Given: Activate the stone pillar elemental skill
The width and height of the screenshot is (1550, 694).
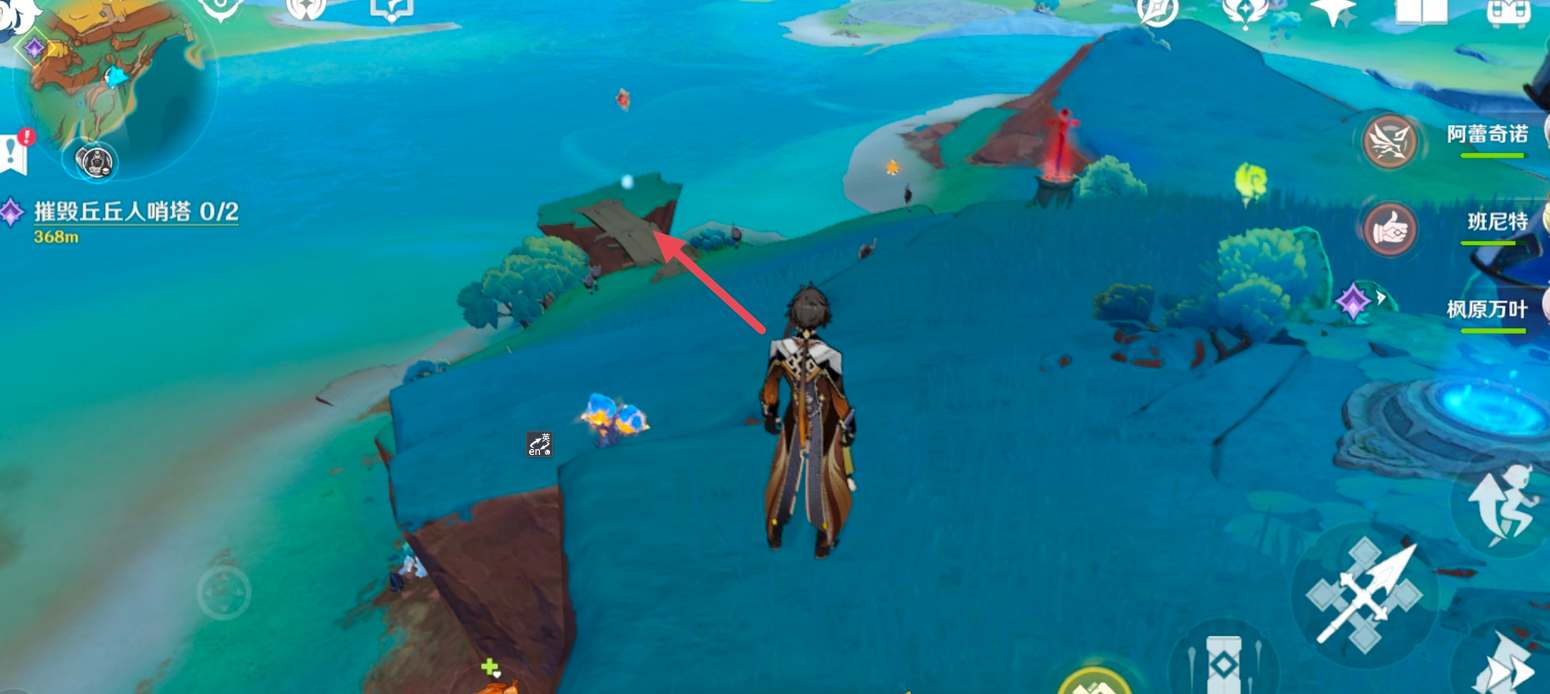Looking at the screenshot, I should (x=1223, y=662).
